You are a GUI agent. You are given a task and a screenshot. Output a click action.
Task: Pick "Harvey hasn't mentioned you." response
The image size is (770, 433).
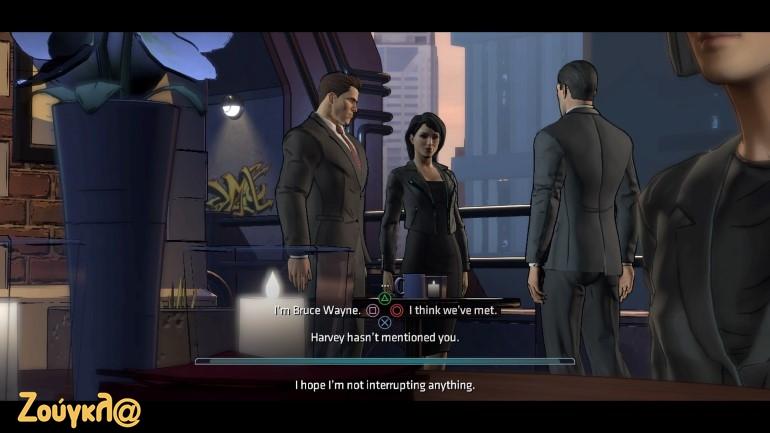pos(384,337)
